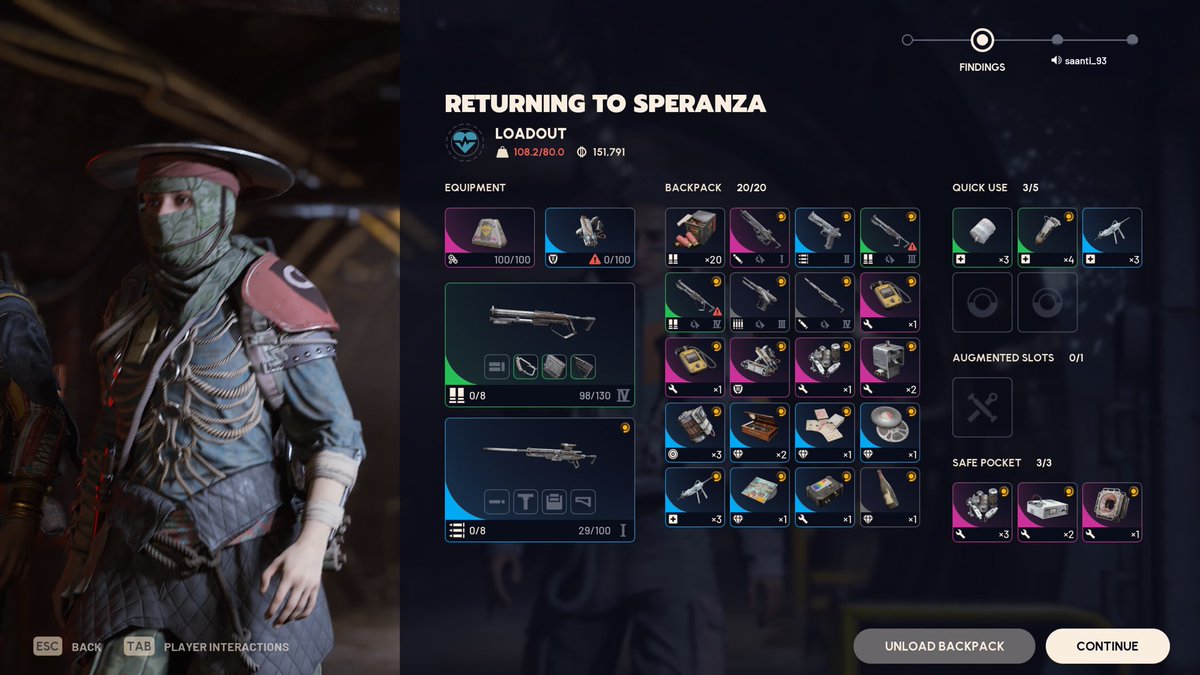Select the barrel-shaped item with three stacks
The image size is (1200, 675).
(694, 432)
